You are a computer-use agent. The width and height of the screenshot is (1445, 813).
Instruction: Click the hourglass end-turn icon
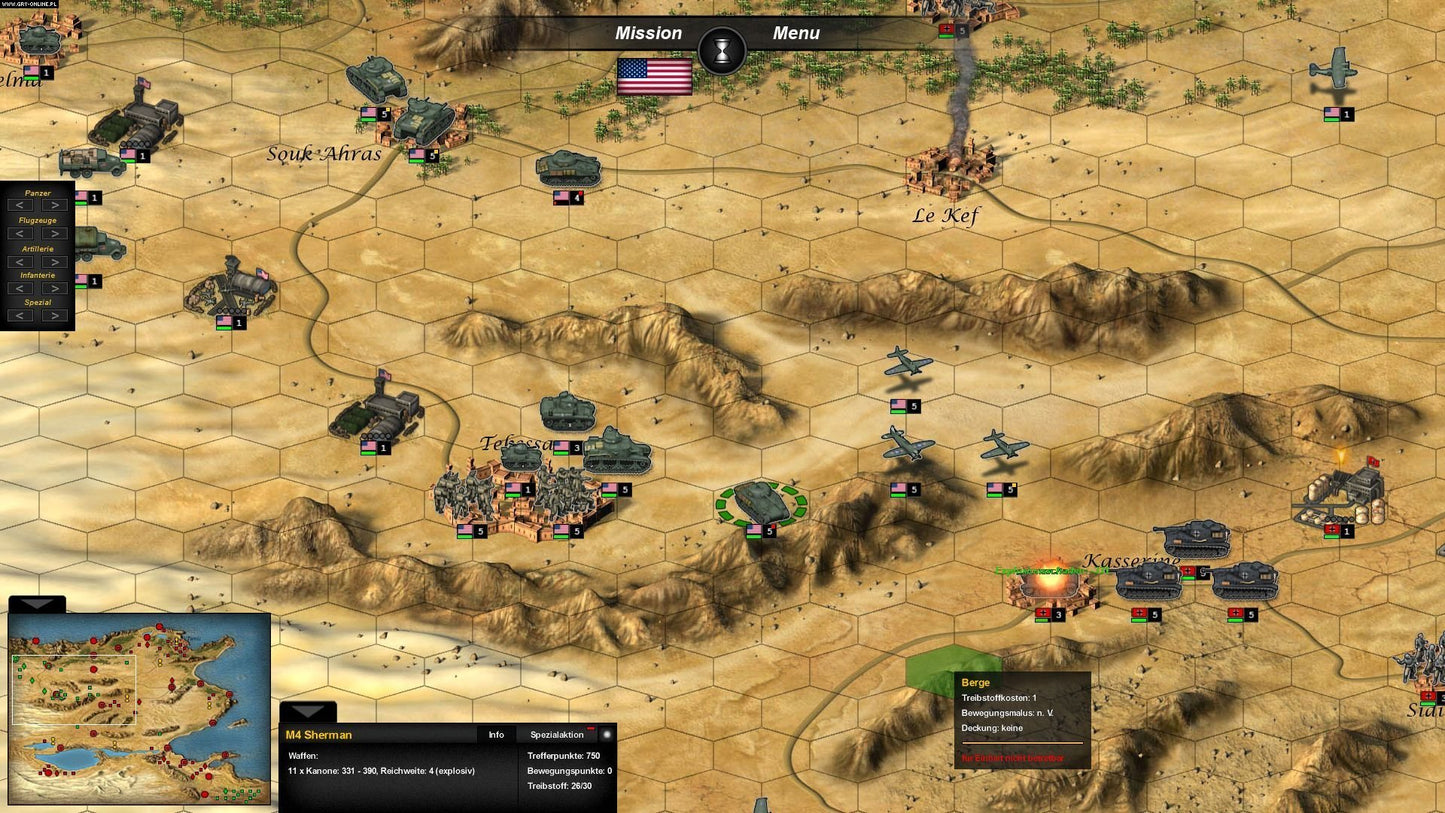[x=722, y=51]
